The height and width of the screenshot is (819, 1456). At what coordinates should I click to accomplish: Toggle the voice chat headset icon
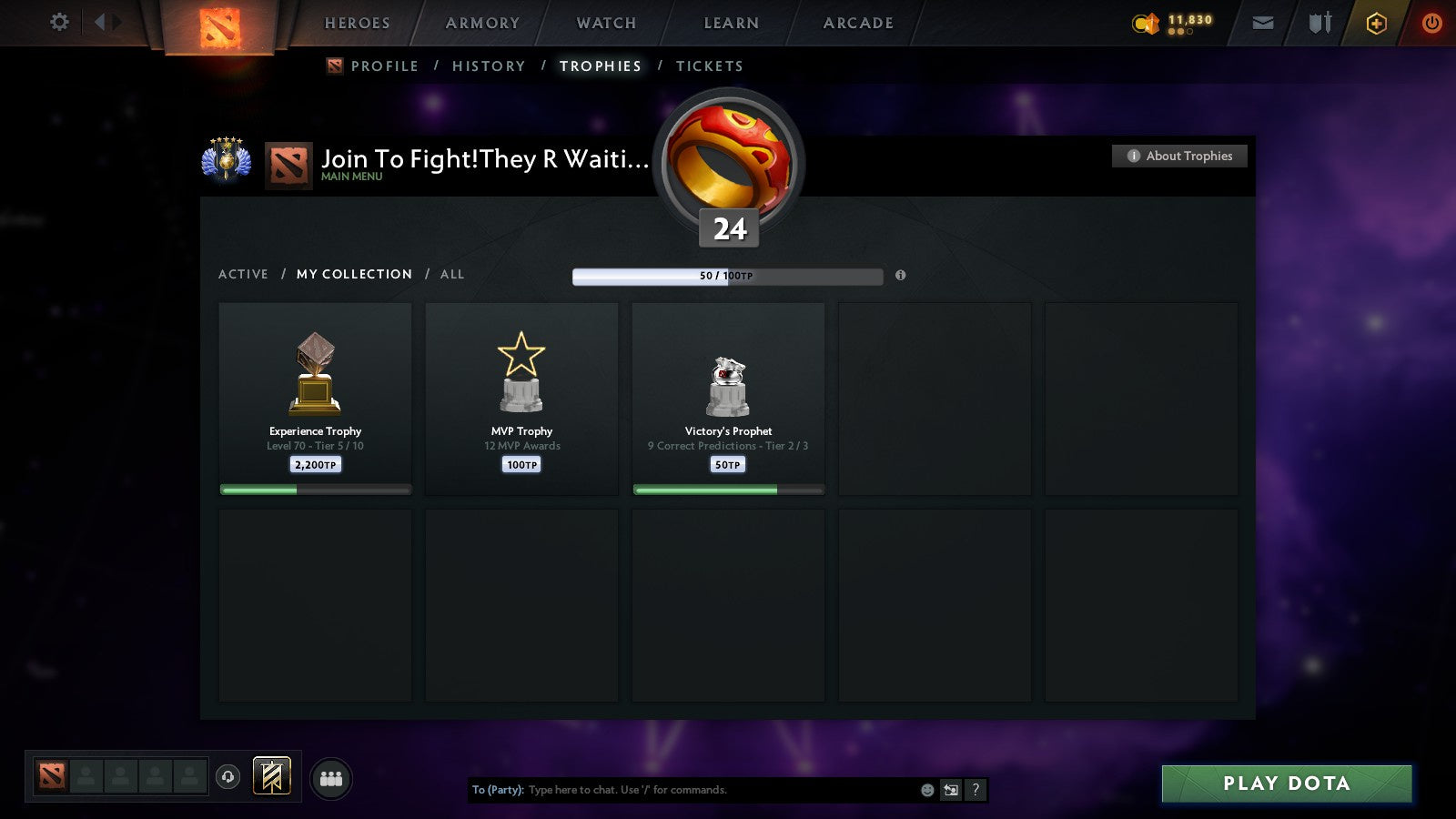point(227,774)
